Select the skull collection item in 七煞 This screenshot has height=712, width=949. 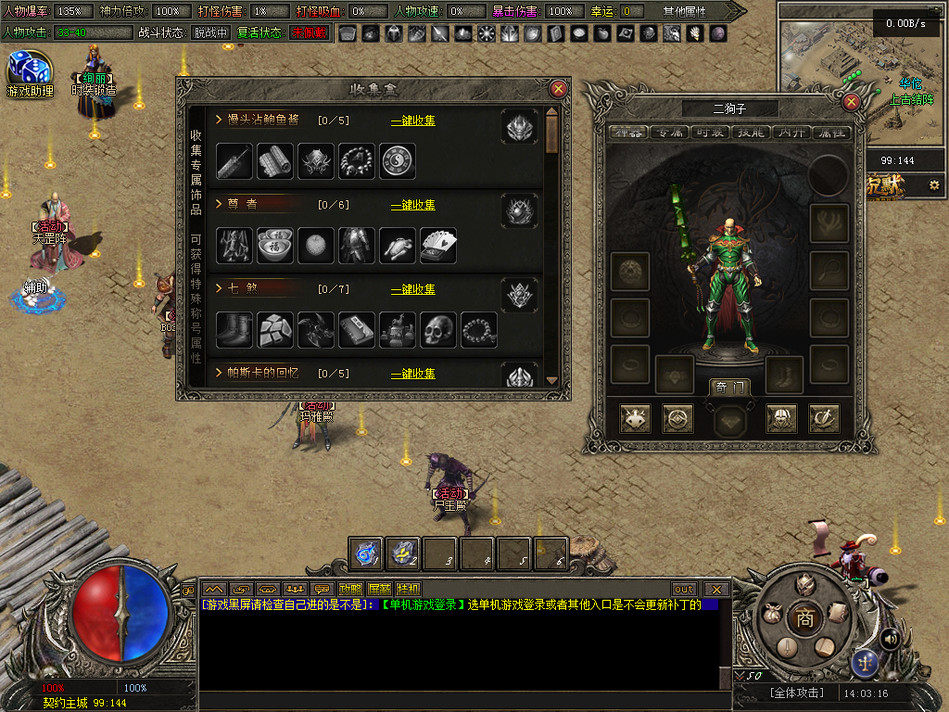(x=438, y=330)
